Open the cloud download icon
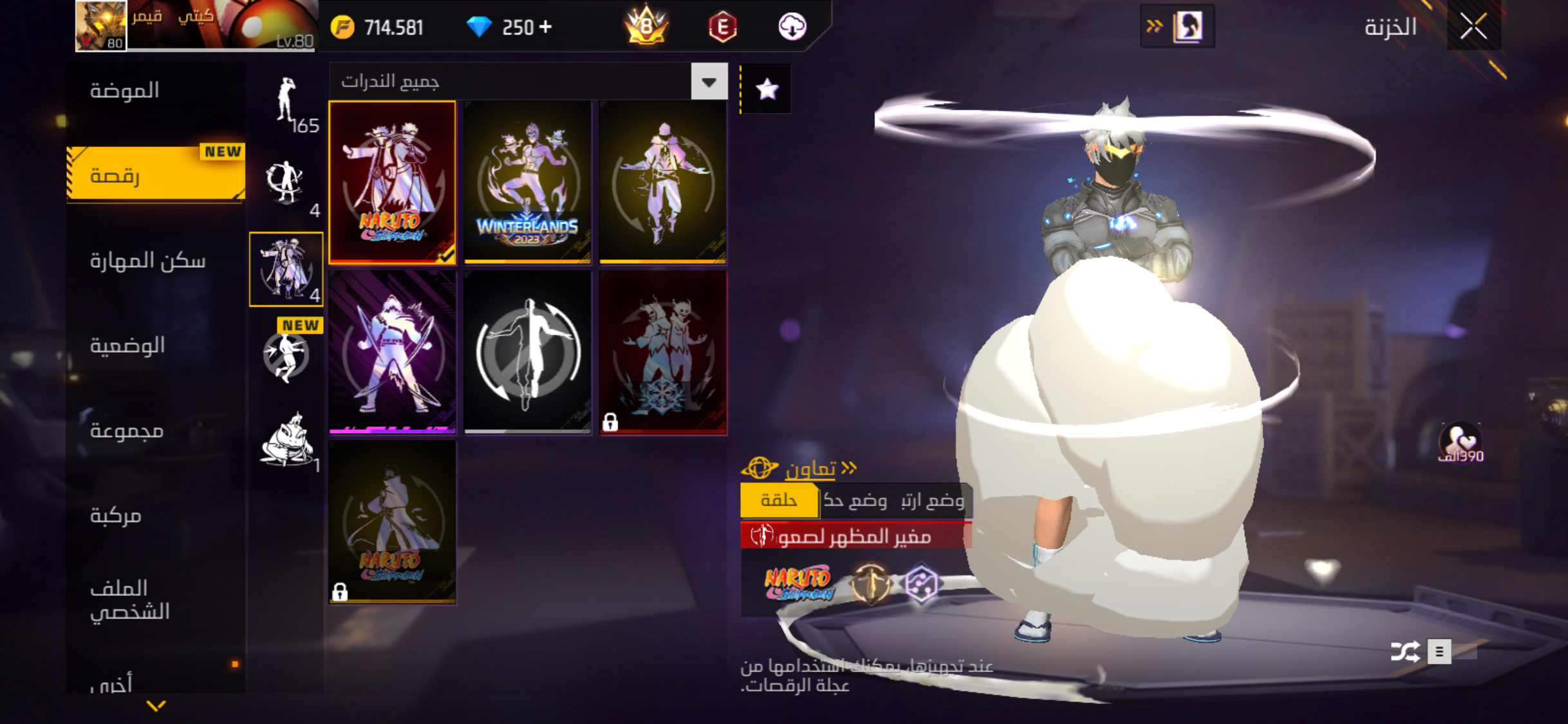Screen dimensions: 1568x724 click(x=792, y=27)
